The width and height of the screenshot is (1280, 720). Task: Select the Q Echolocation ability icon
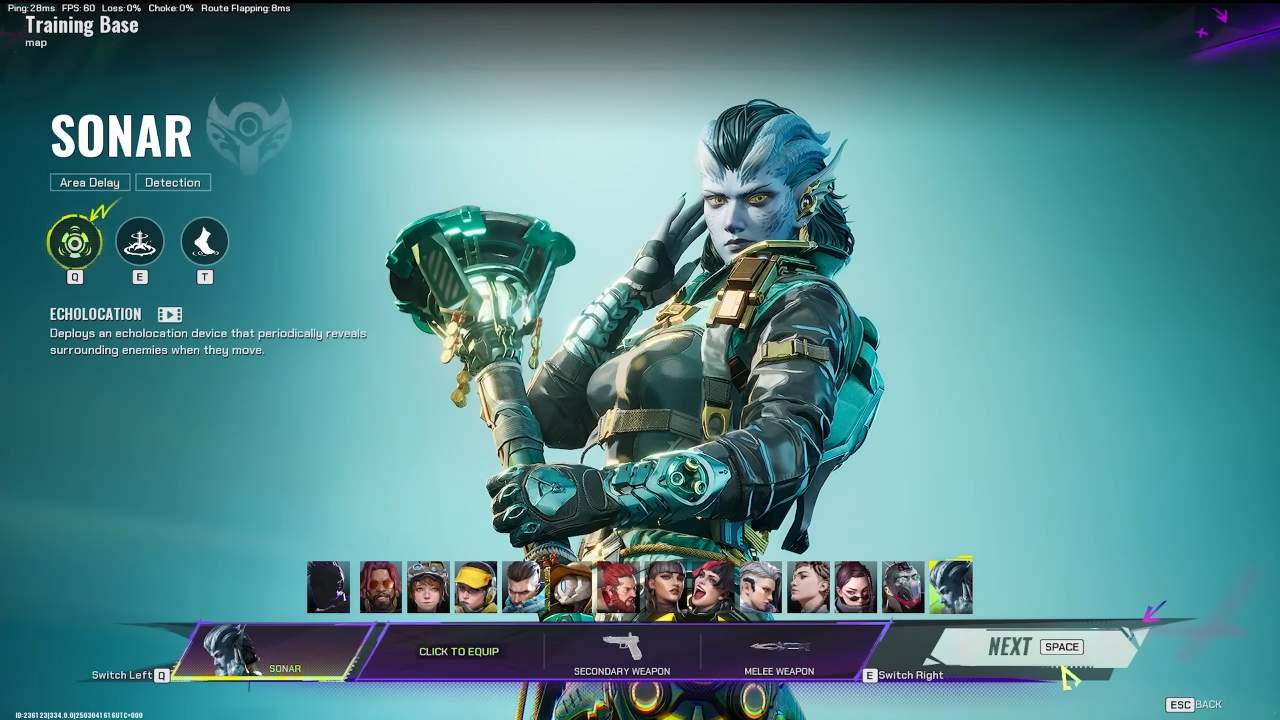(75, 240)
